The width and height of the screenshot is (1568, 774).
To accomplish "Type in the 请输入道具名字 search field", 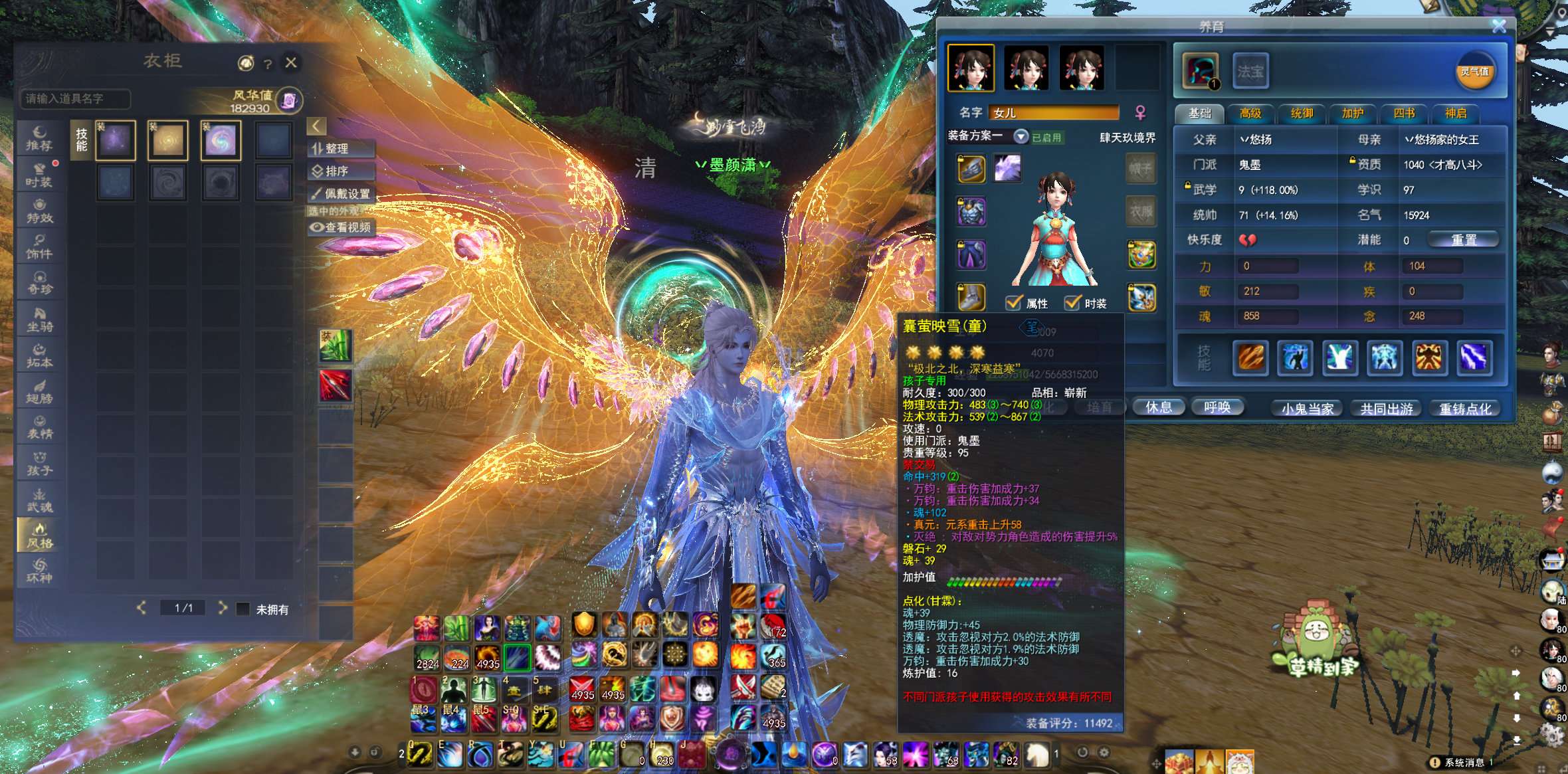I will 76,99.
